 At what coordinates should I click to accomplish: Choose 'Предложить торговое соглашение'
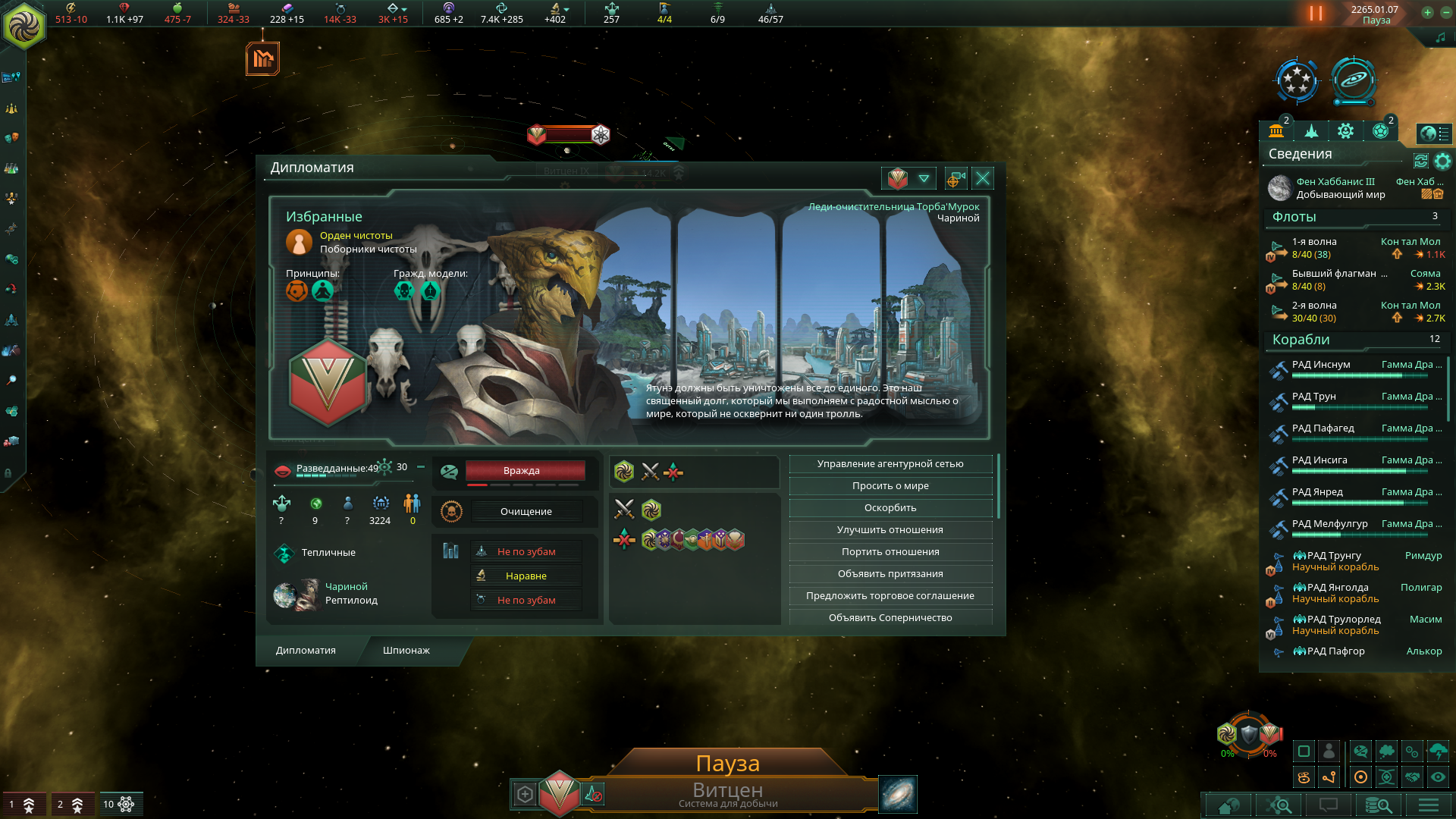pos(890,596)
